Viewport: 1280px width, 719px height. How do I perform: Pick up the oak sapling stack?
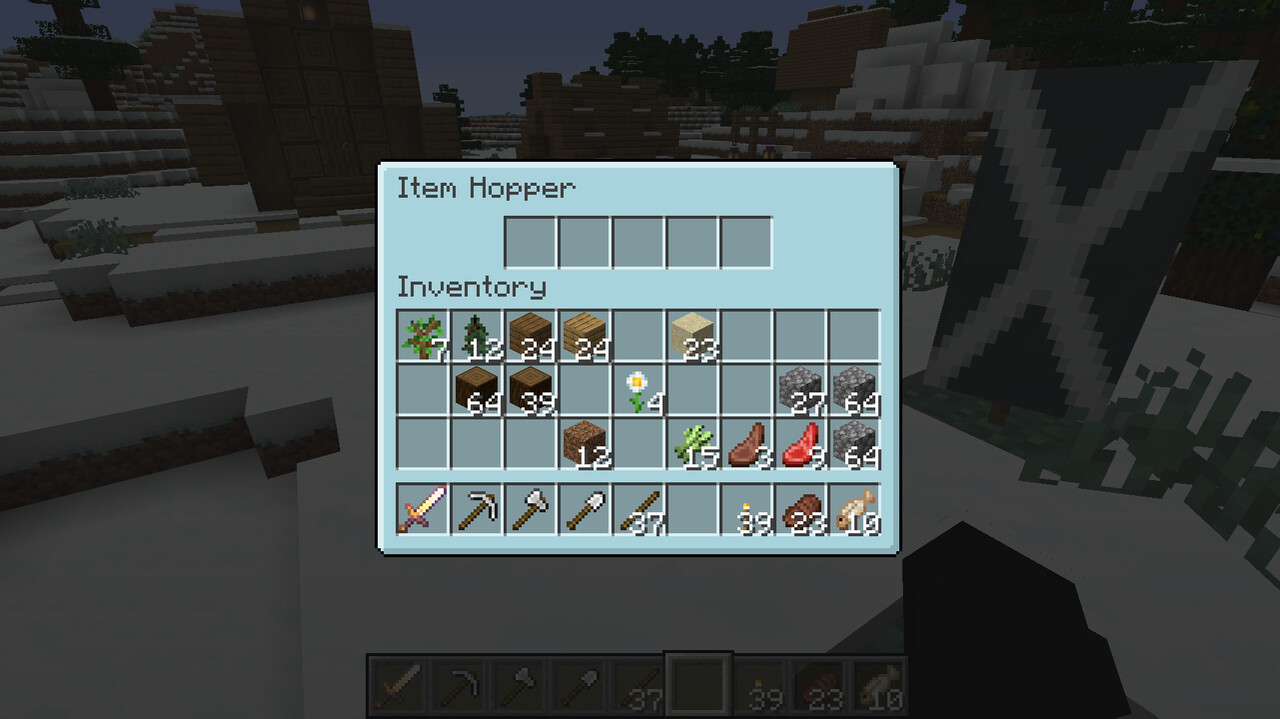click(422, 336)
